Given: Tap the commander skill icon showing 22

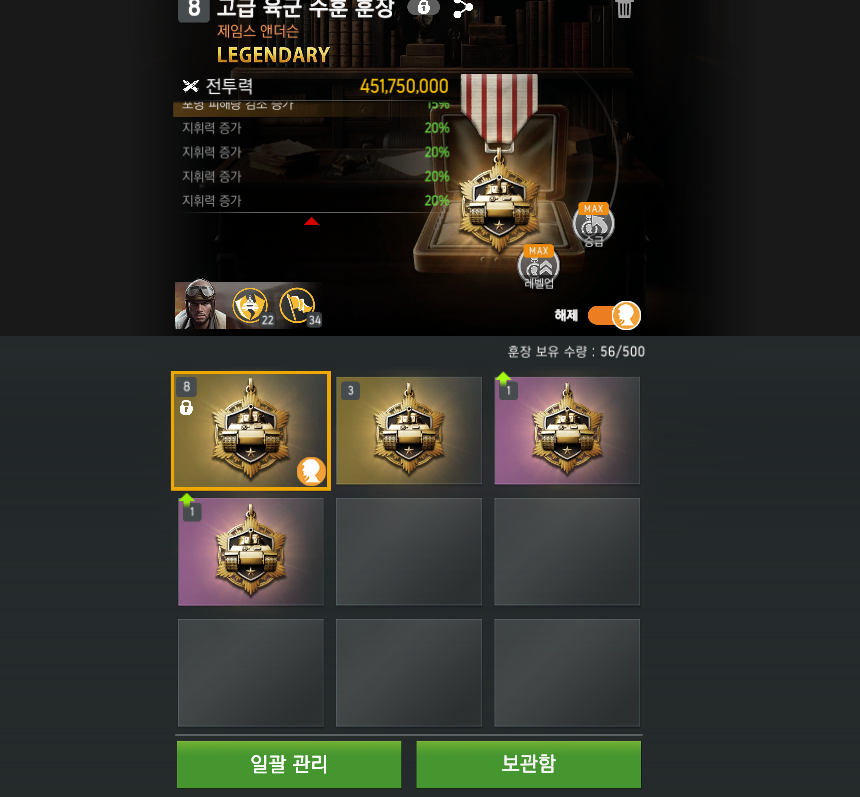Looking at the screenshot, I should pos(251,305).
